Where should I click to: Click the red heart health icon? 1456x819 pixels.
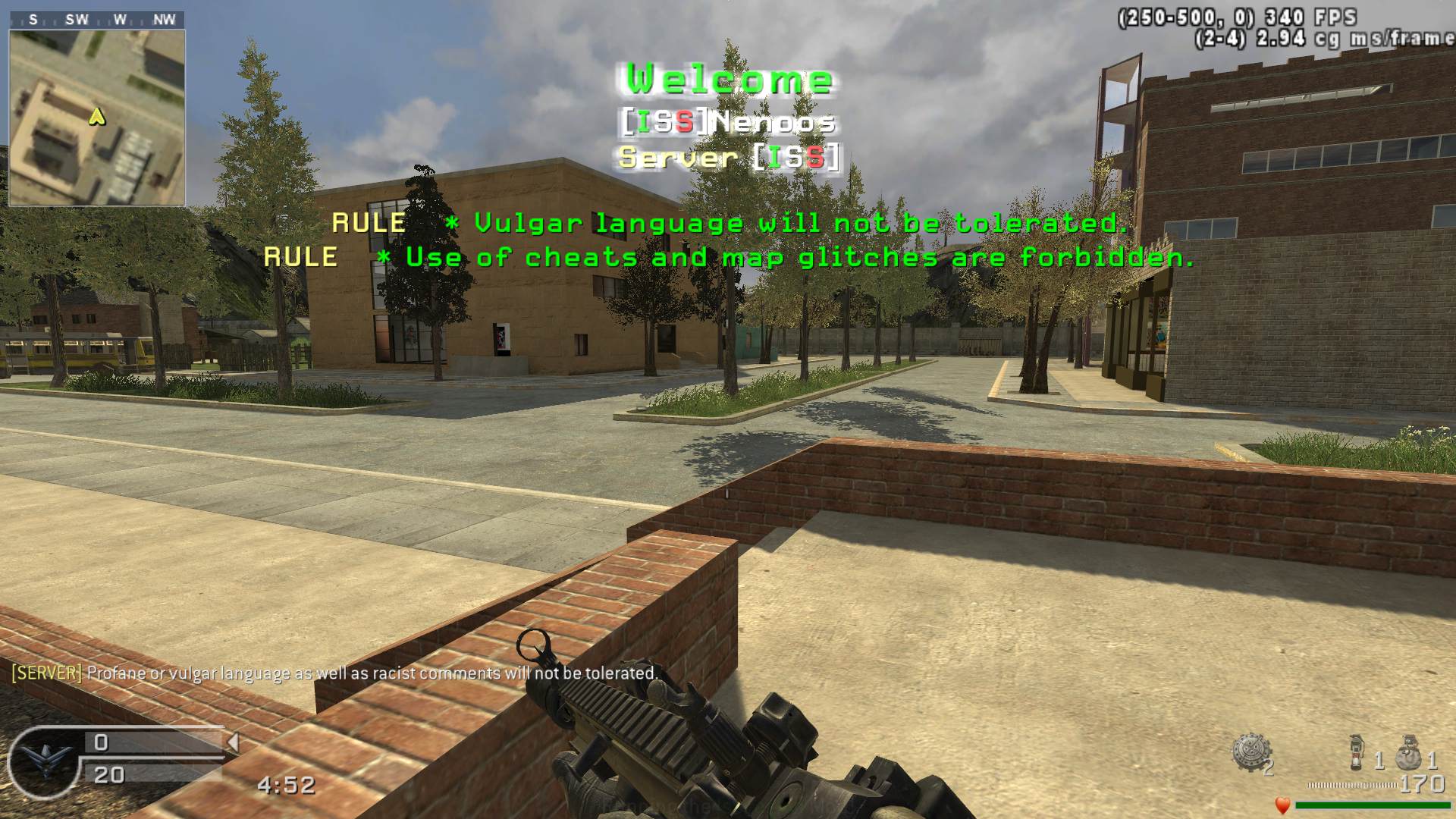point(1282,805)
